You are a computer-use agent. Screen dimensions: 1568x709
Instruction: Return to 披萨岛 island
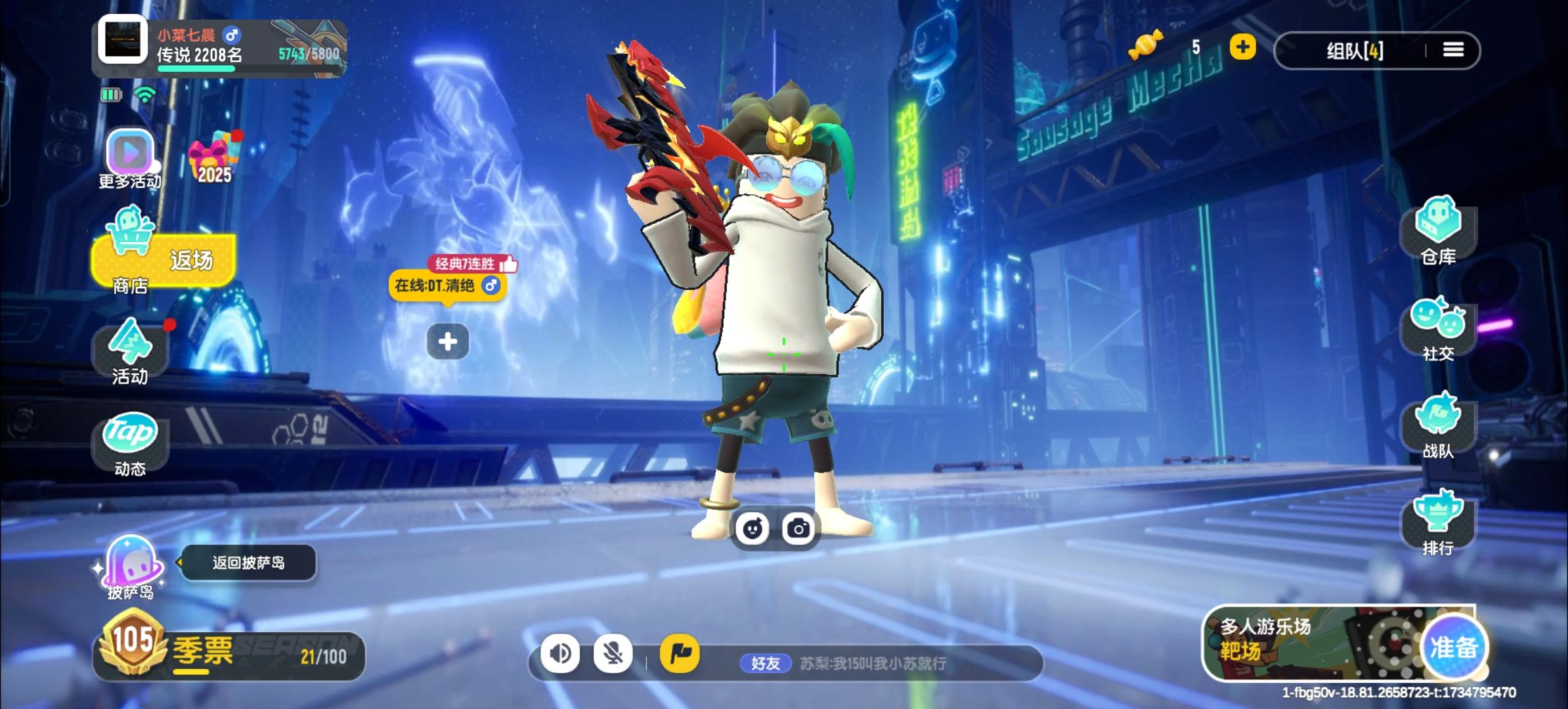pos(130,566)
